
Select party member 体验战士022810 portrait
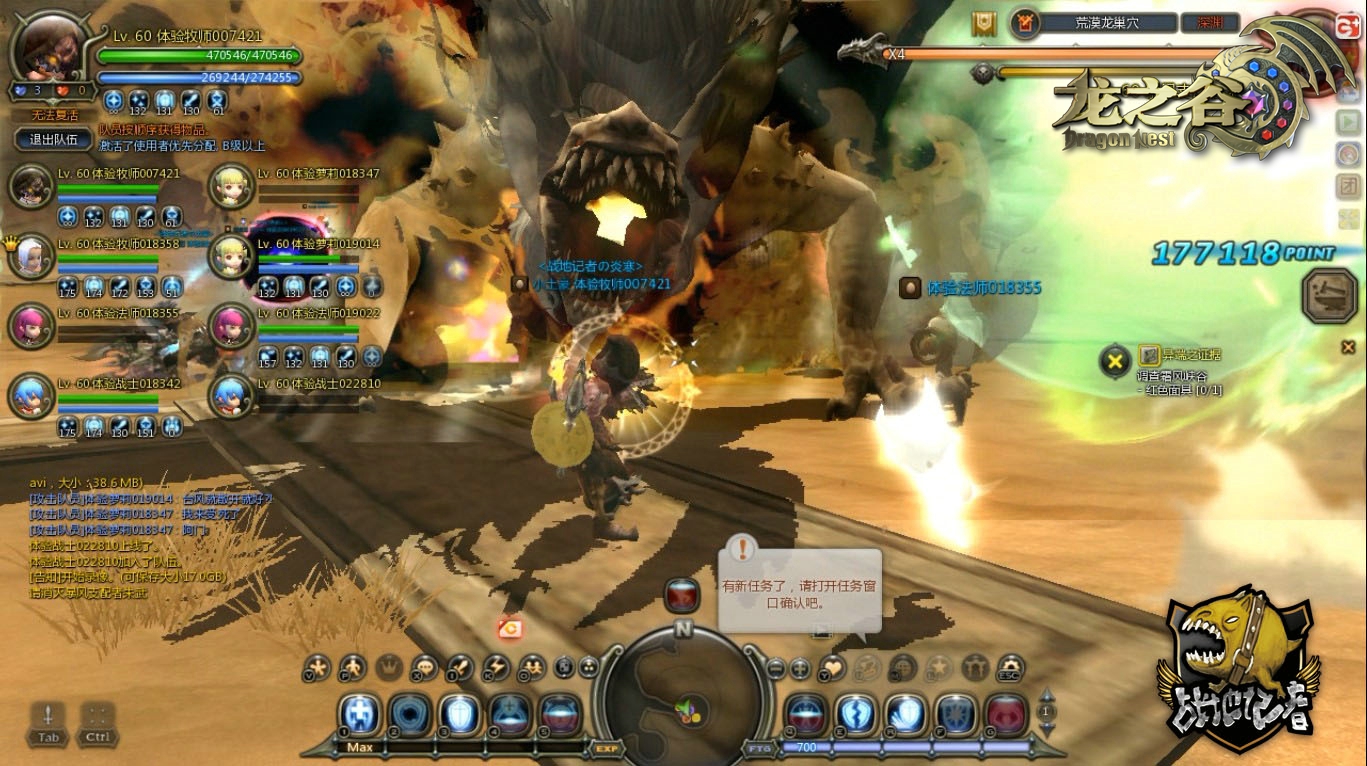click(x=231, y=396)
